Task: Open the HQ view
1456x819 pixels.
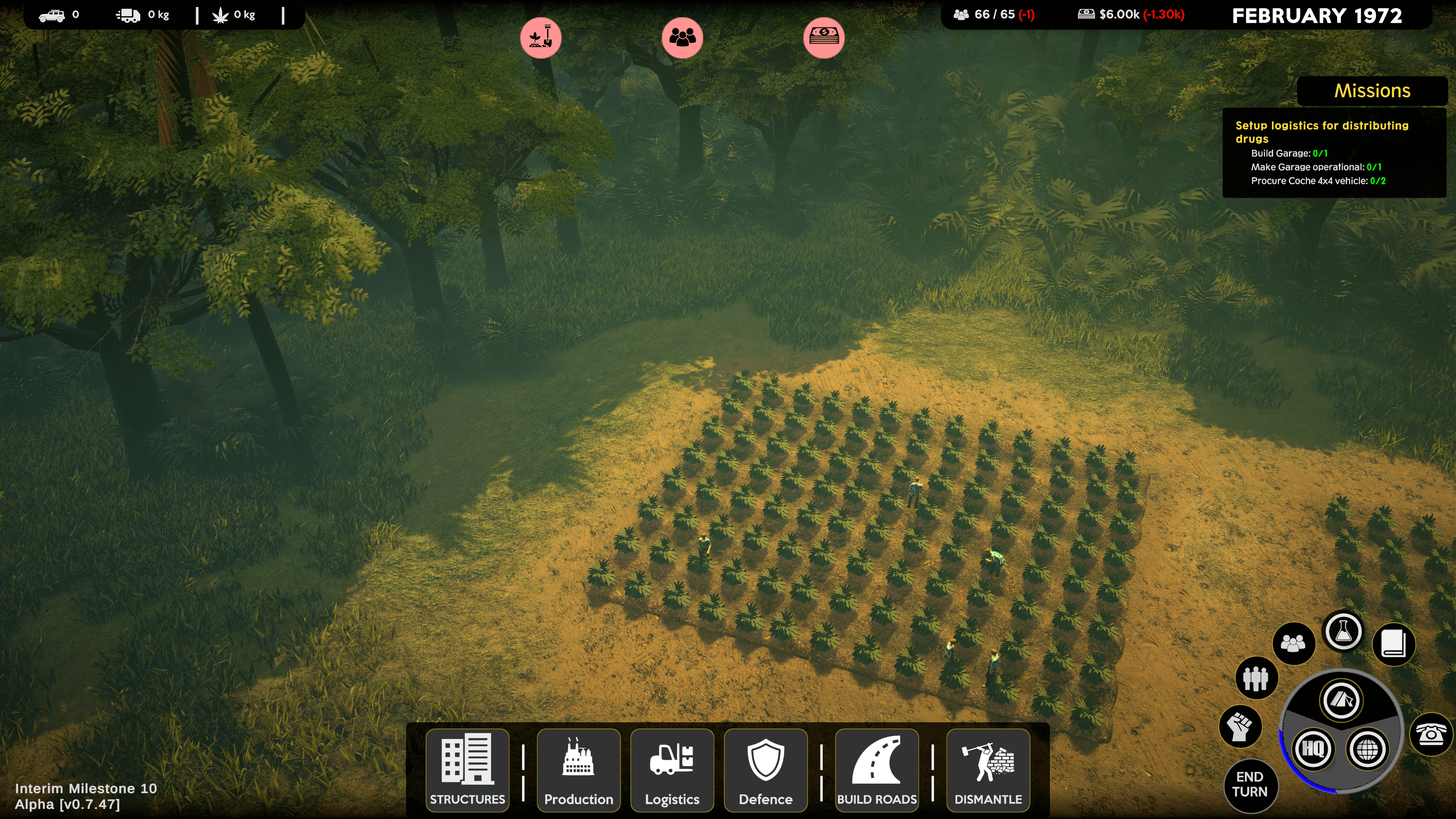Action: [x=1312, y=749]
